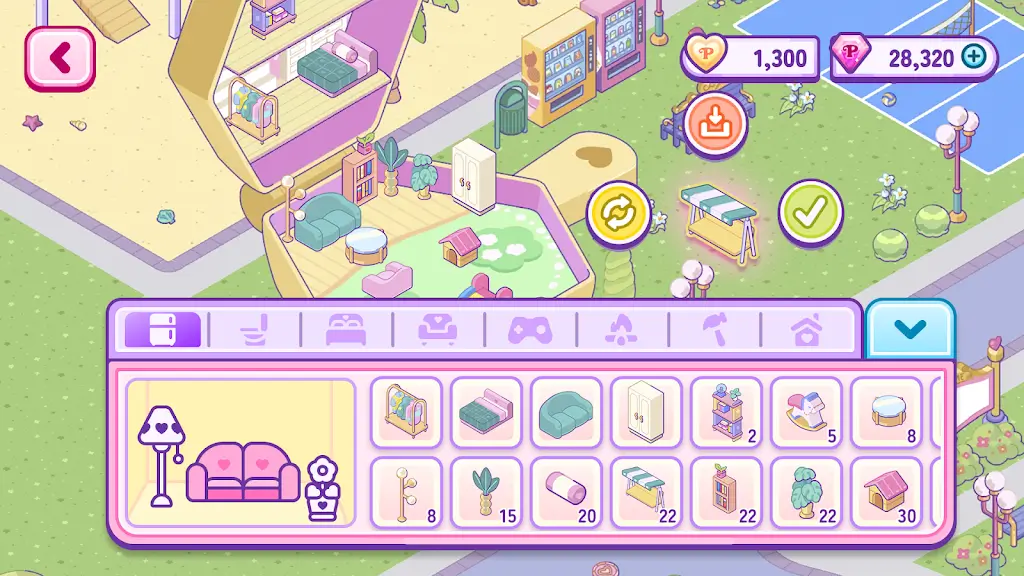Choose the pink doghouse item
The width and height of the screenshot is (1024, 576).
(886, 491)
